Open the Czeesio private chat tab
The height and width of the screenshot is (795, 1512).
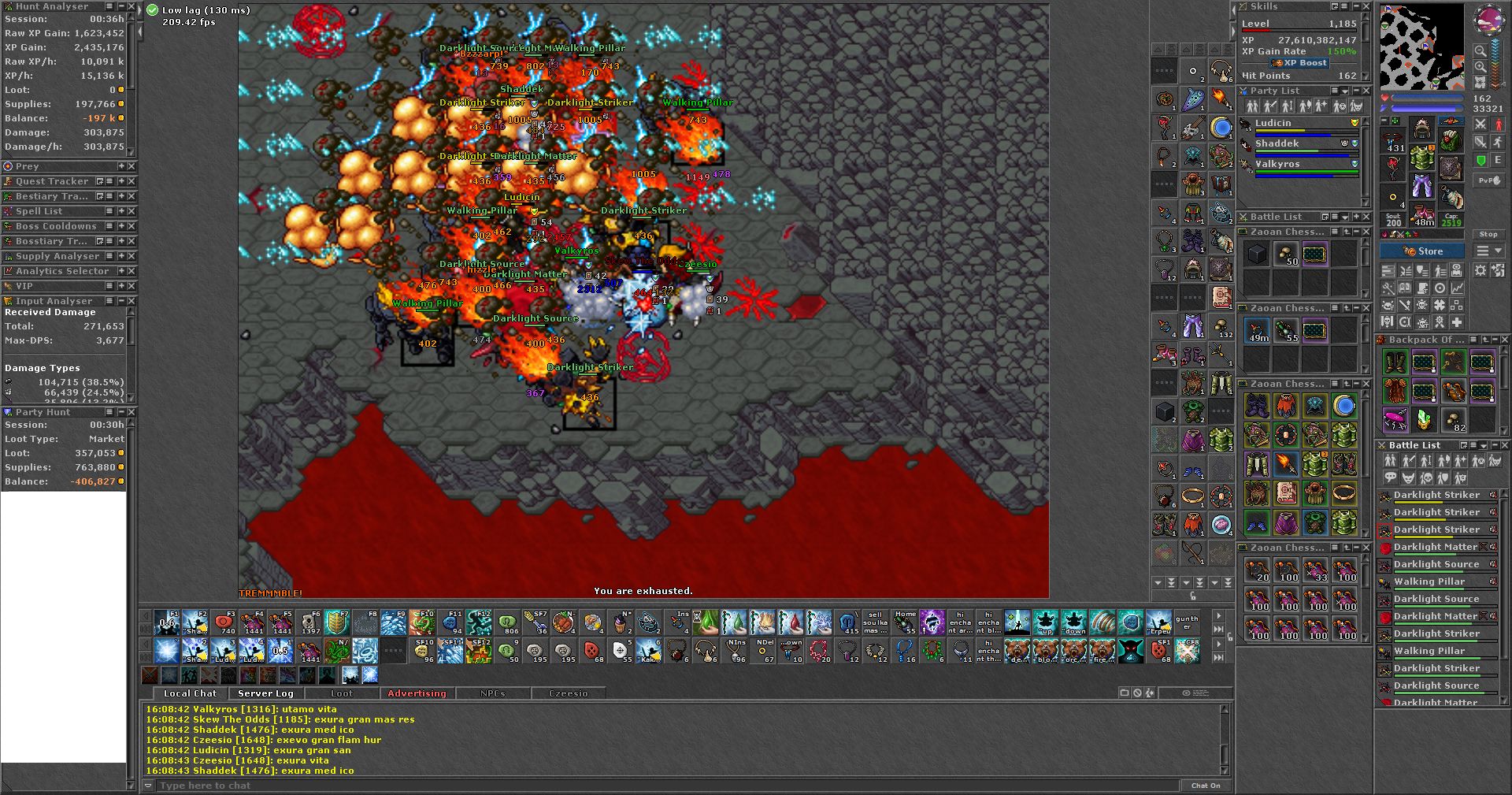pos(569,693)
